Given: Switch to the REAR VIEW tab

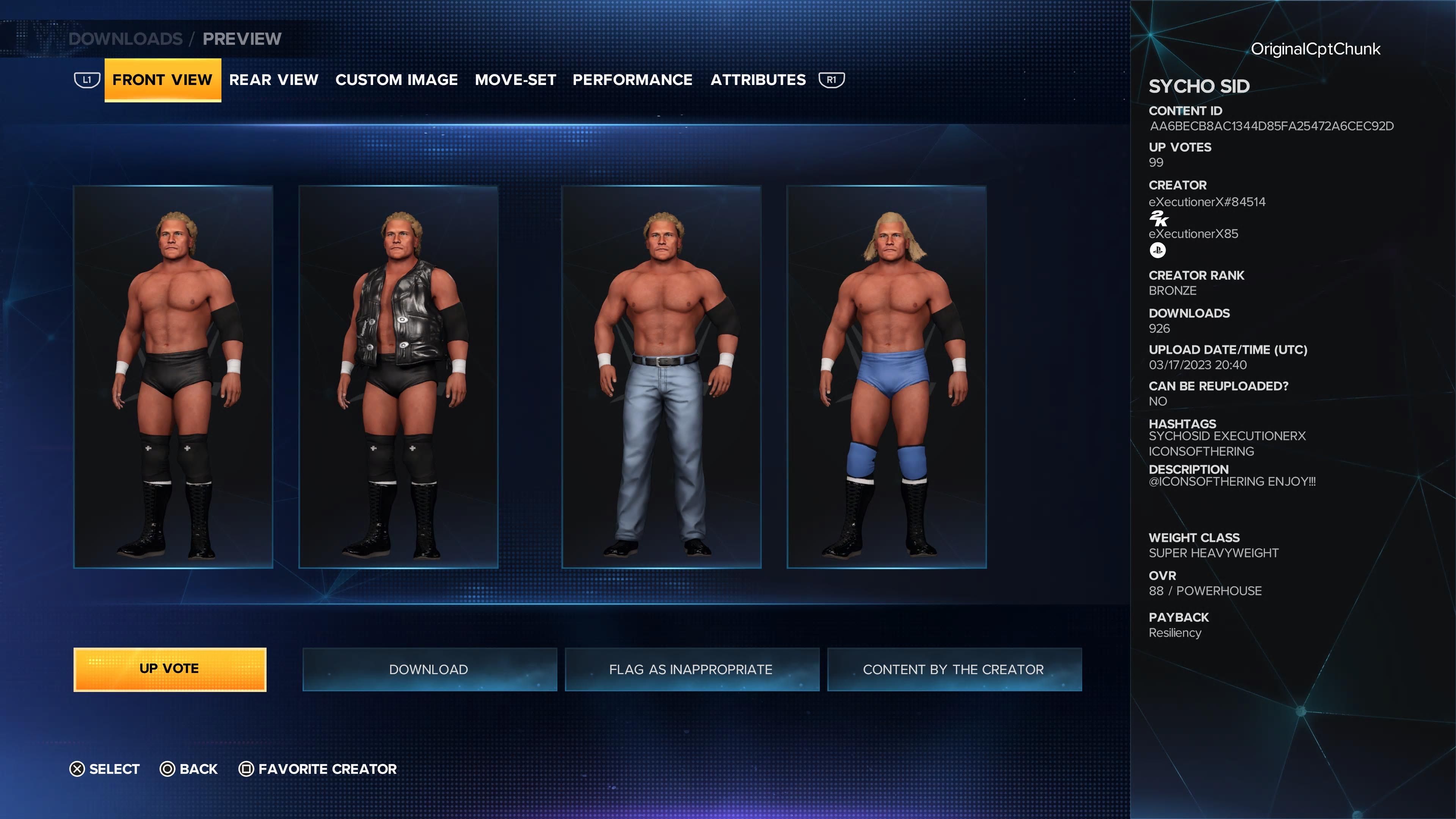Looking at the screenshot, I should point(274,80).
